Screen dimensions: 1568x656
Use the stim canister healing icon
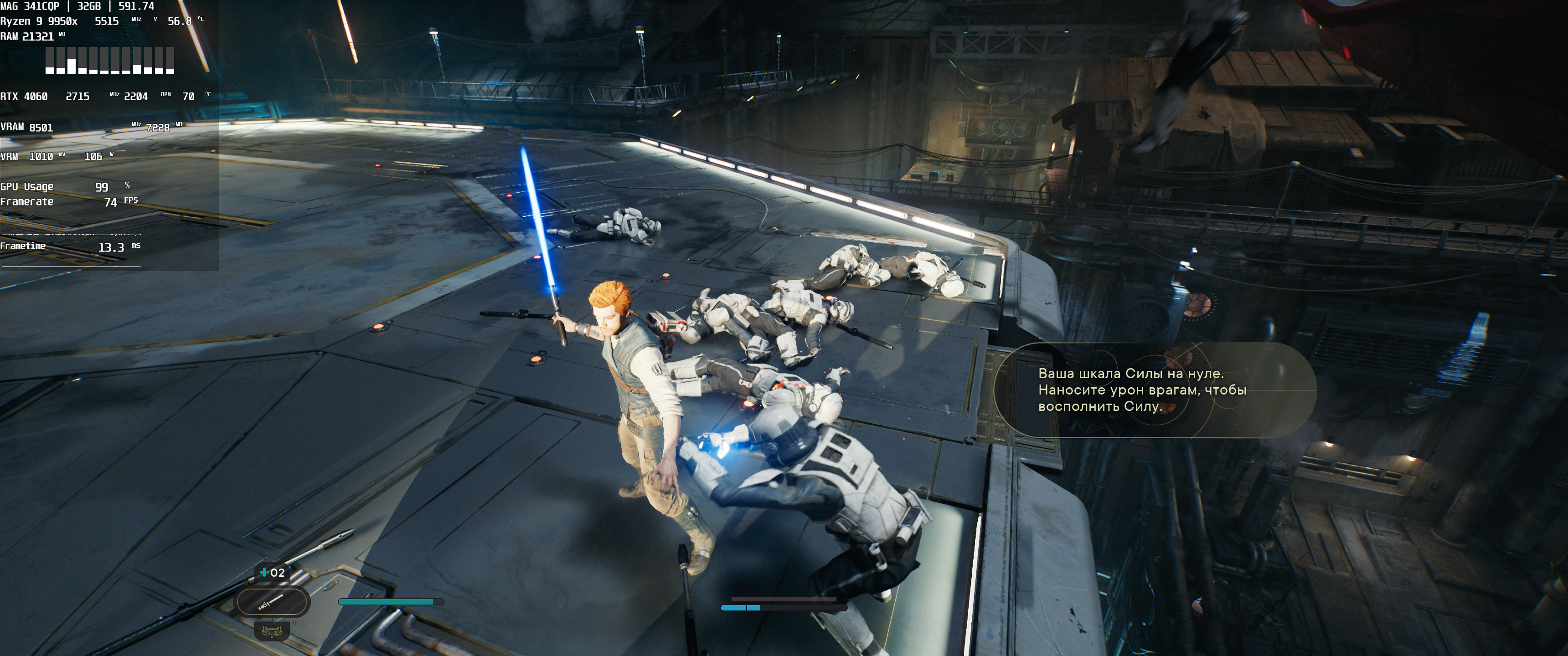tap(264, 572)
